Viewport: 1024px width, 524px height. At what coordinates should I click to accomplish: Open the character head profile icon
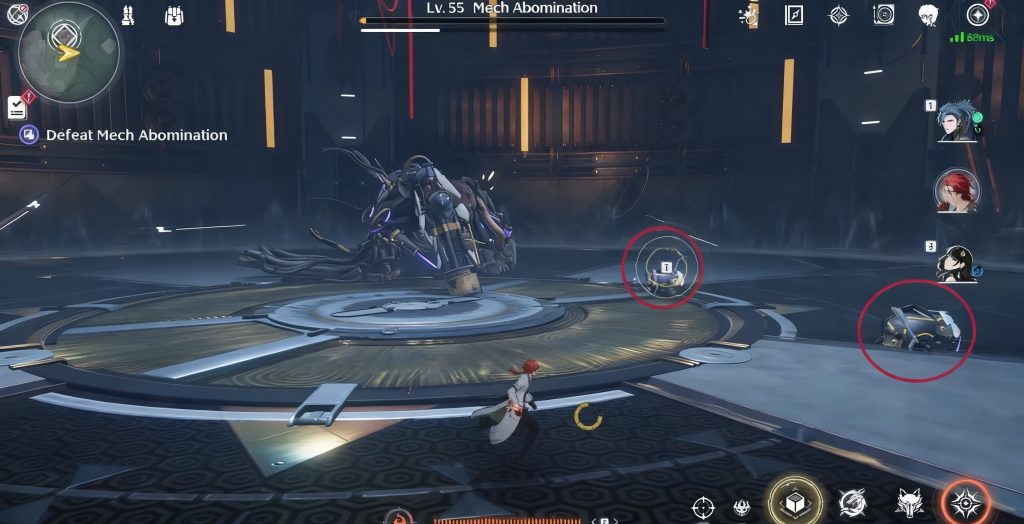coord(928,15)
